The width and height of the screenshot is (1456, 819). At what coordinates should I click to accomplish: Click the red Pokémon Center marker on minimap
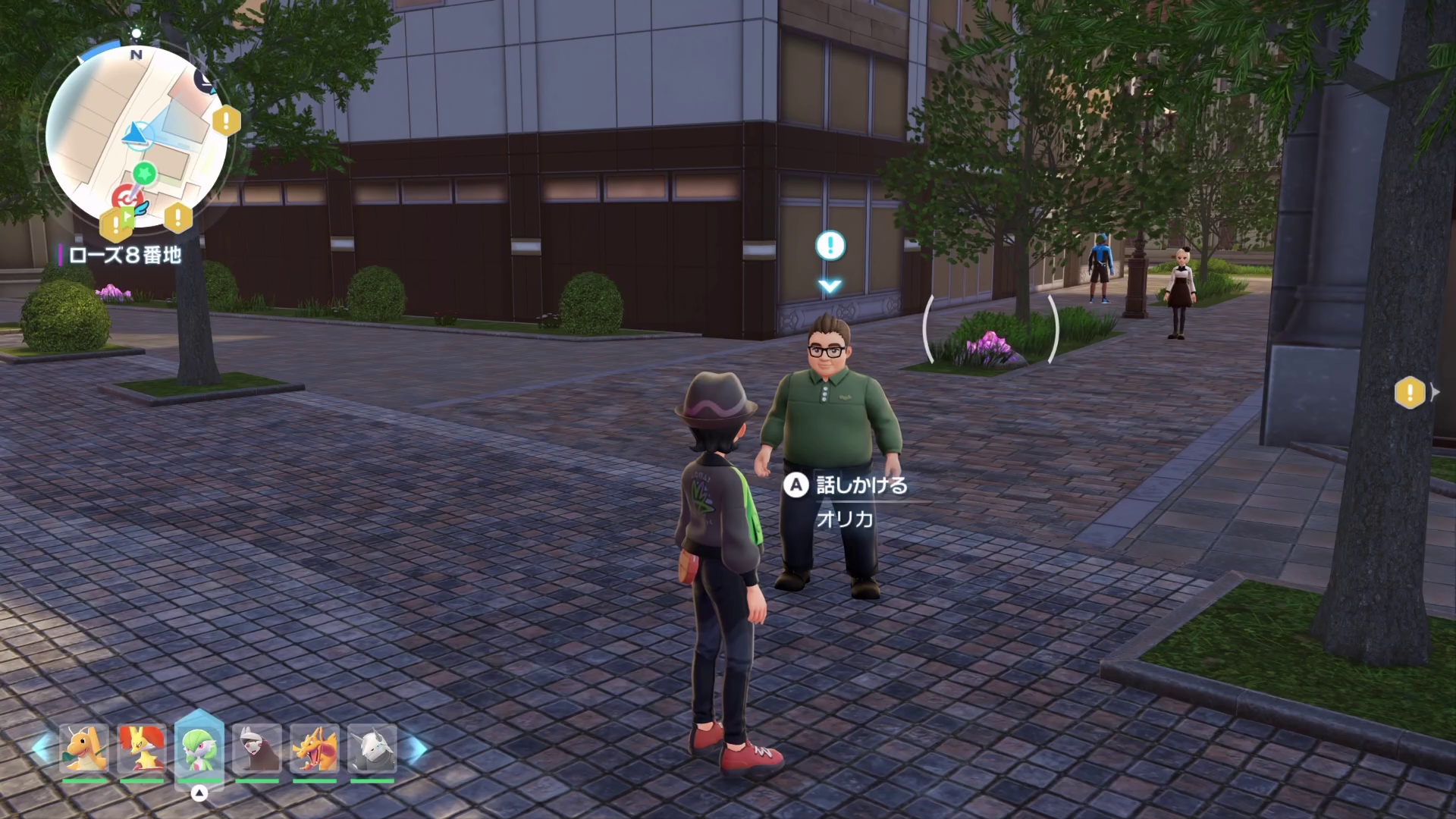[x=122, y=197]
